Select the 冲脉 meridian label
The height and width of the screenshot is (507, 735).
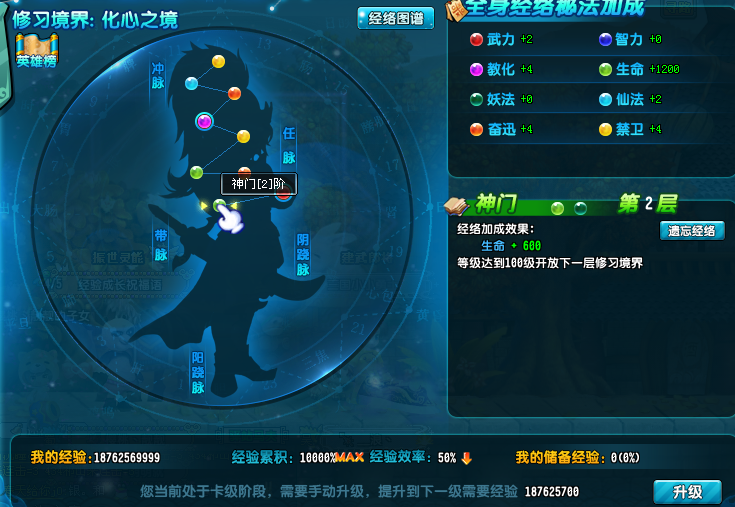click(x=157, y=77)
